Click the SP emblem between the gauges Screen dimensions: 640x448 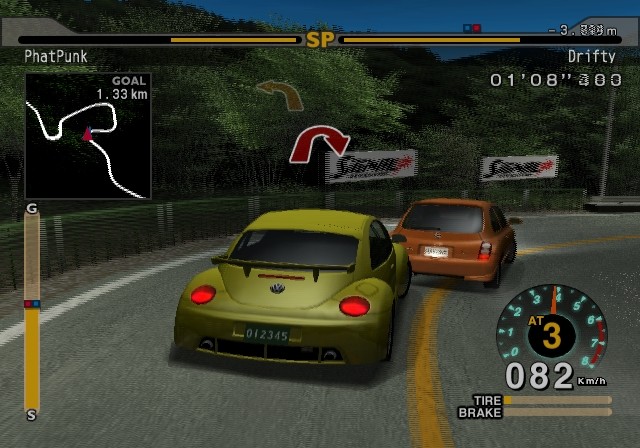320,40
